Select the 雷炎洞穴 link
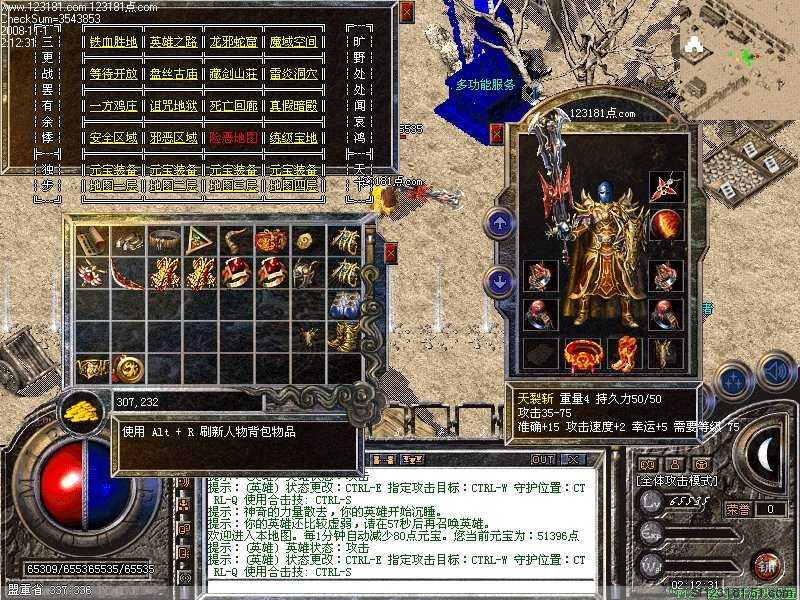The height and width of the screenshot is (600, 800). coord(291,74)
